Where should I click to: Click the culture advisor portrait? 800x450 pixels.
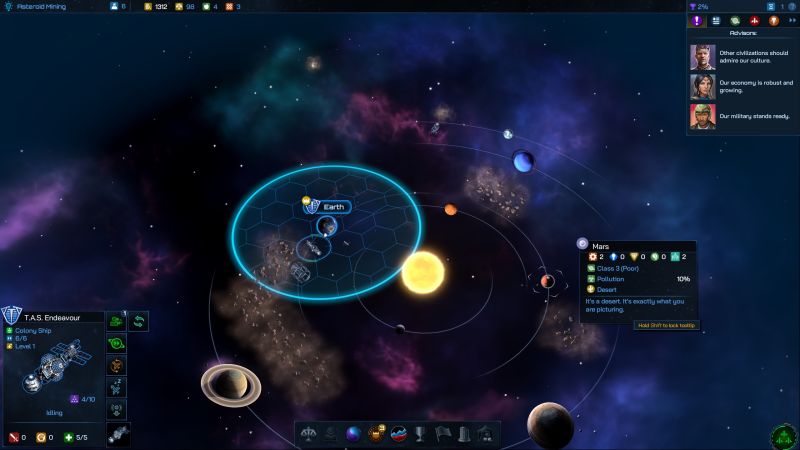[702, 58]
